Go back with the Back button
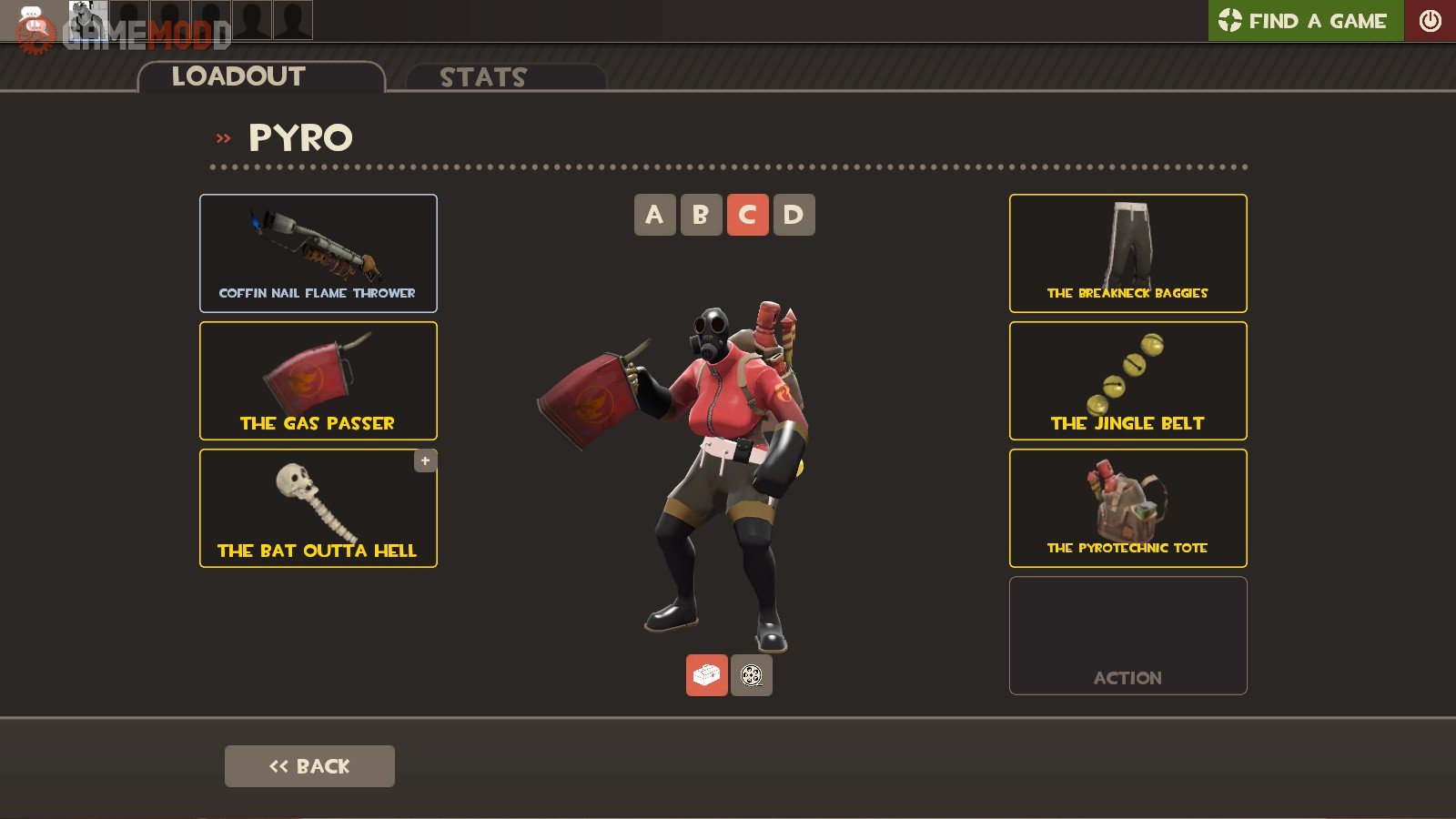This screenshot has width=1456, height=819. [x=309, y=766]
